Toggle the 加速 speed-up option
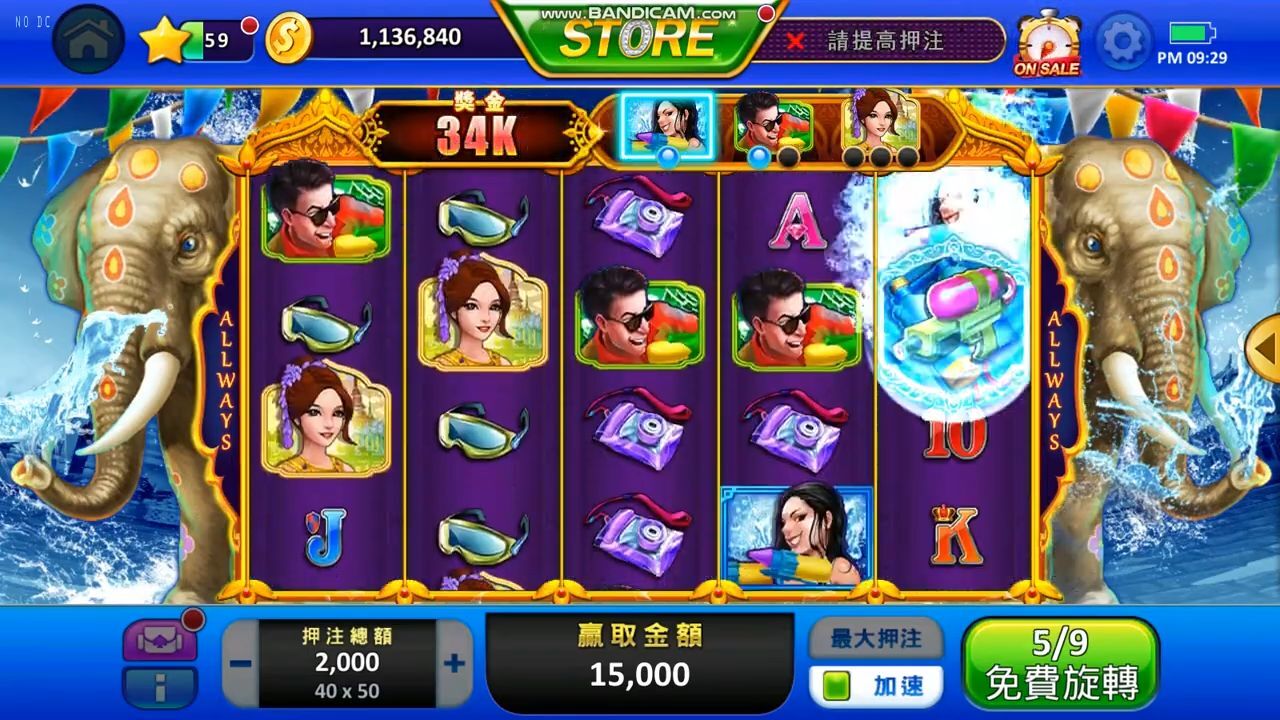Screen dimensions: 1280x720 876,686
